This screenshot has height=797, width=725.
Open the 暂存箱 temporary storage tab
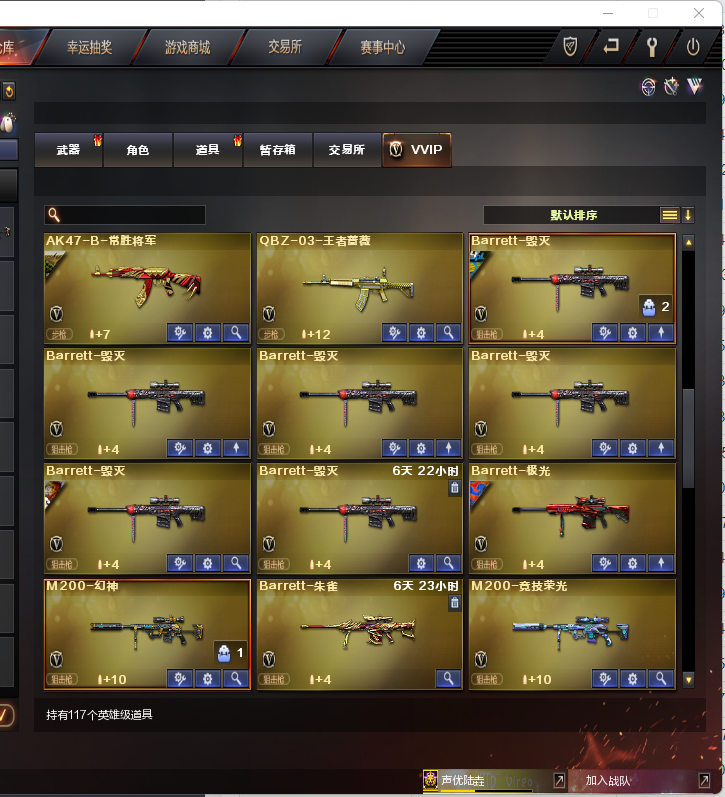[x=277, y=150]
